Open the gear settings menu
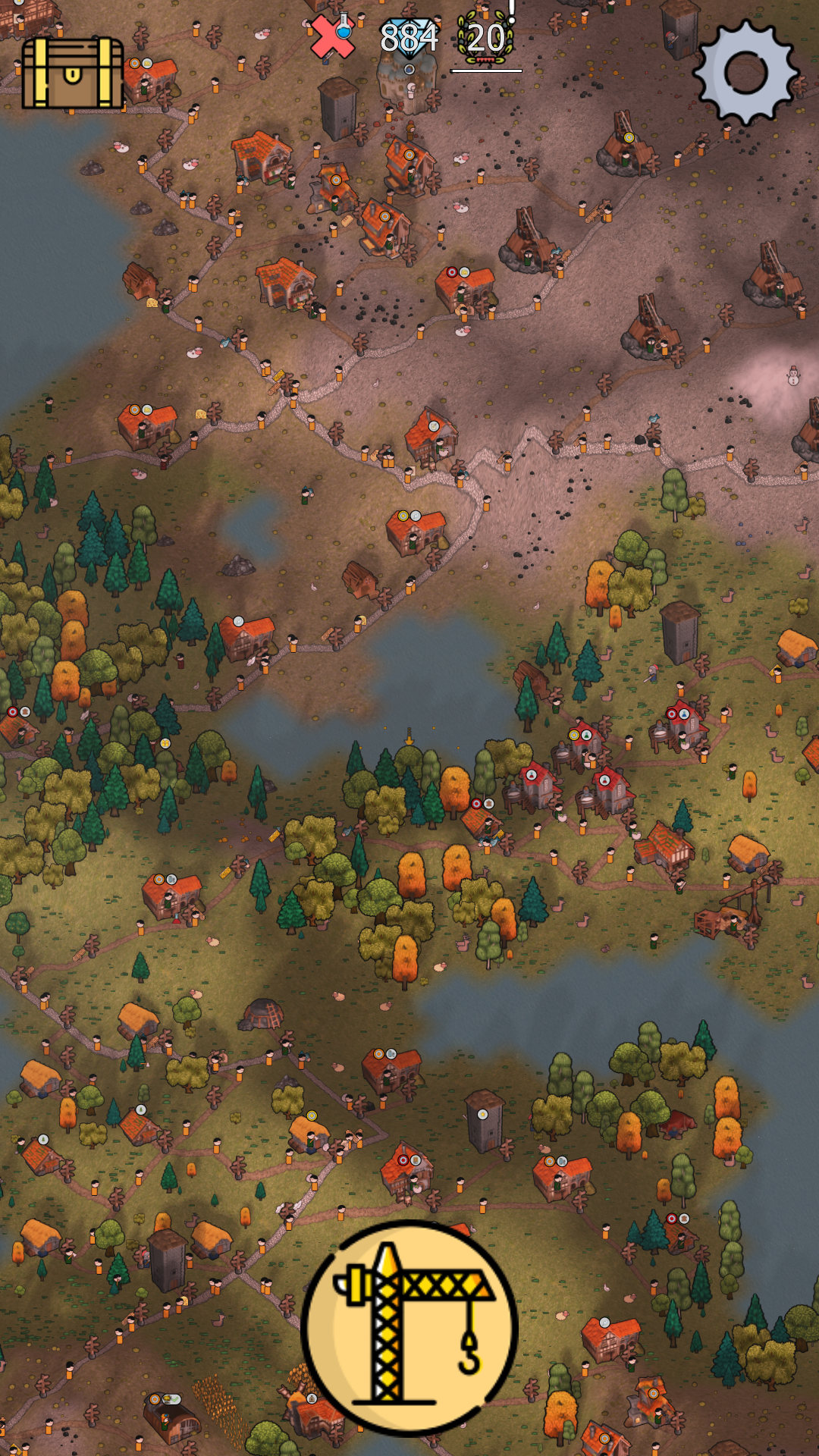The height and width of the screenshot is (1456, 819). 745,73
